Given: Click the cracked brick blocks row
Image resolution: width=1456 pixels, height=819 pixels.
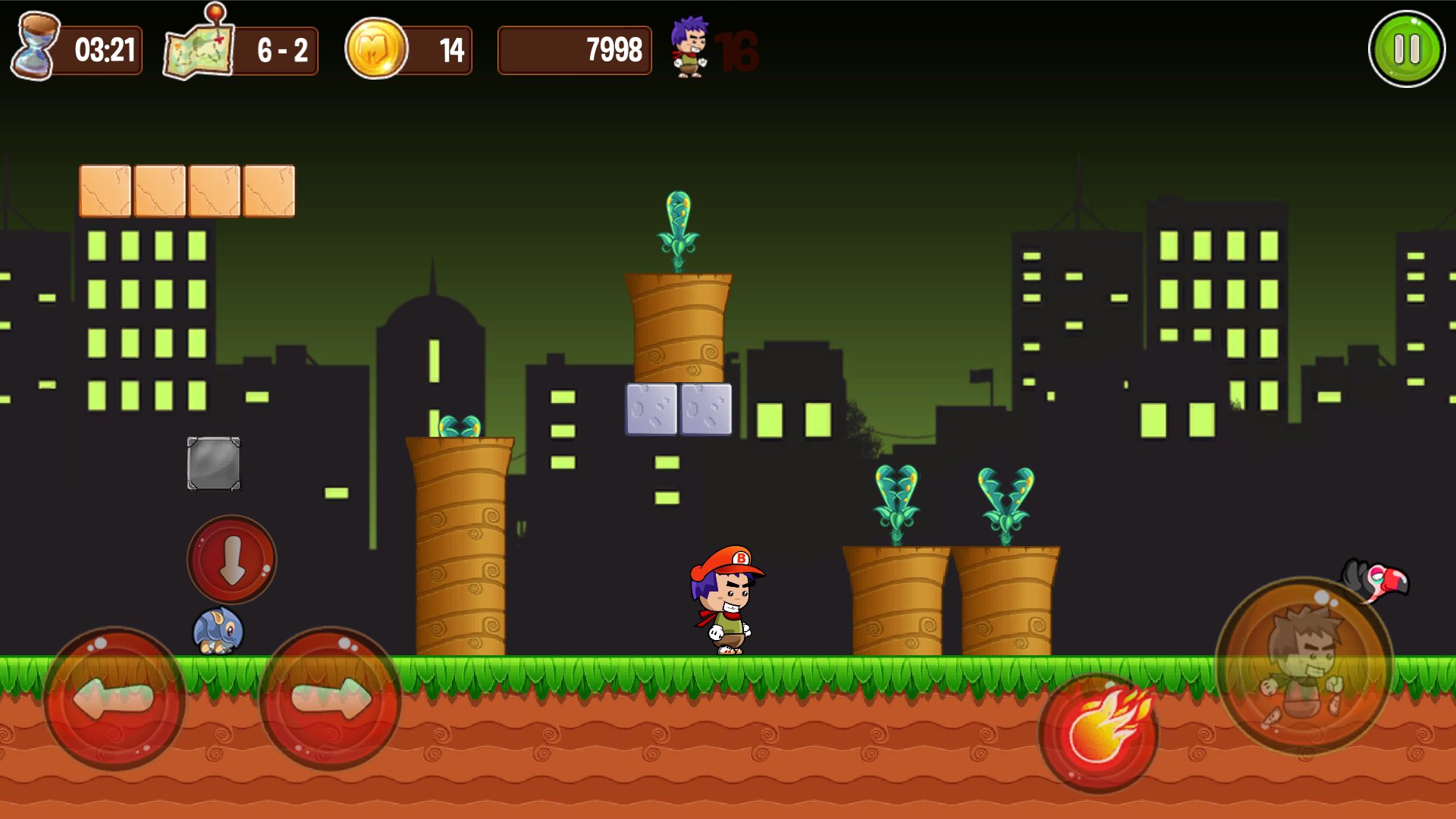Looking at the screenshot, I should (187, 190).
